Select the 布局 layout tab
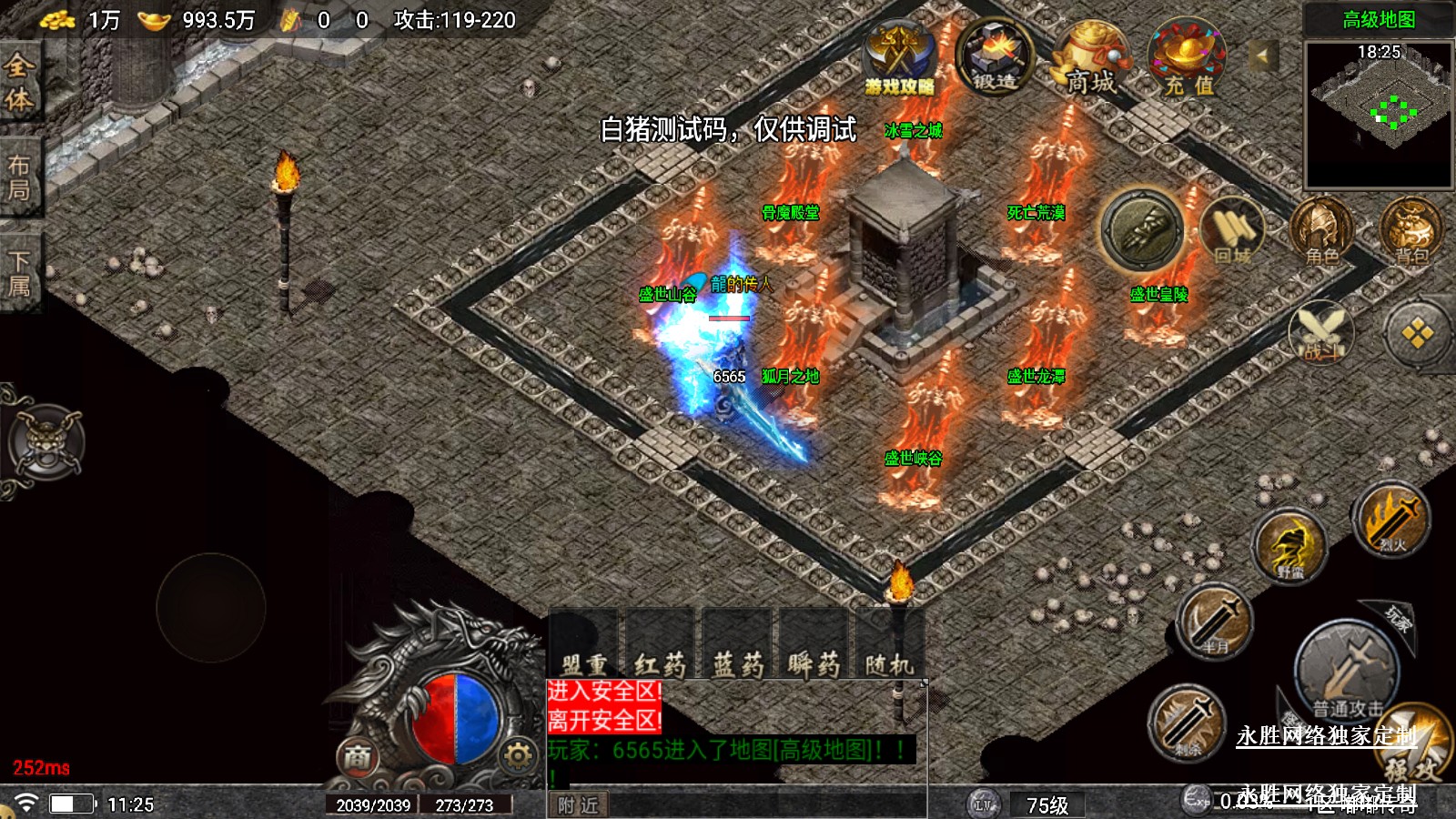 click(19, 177)
